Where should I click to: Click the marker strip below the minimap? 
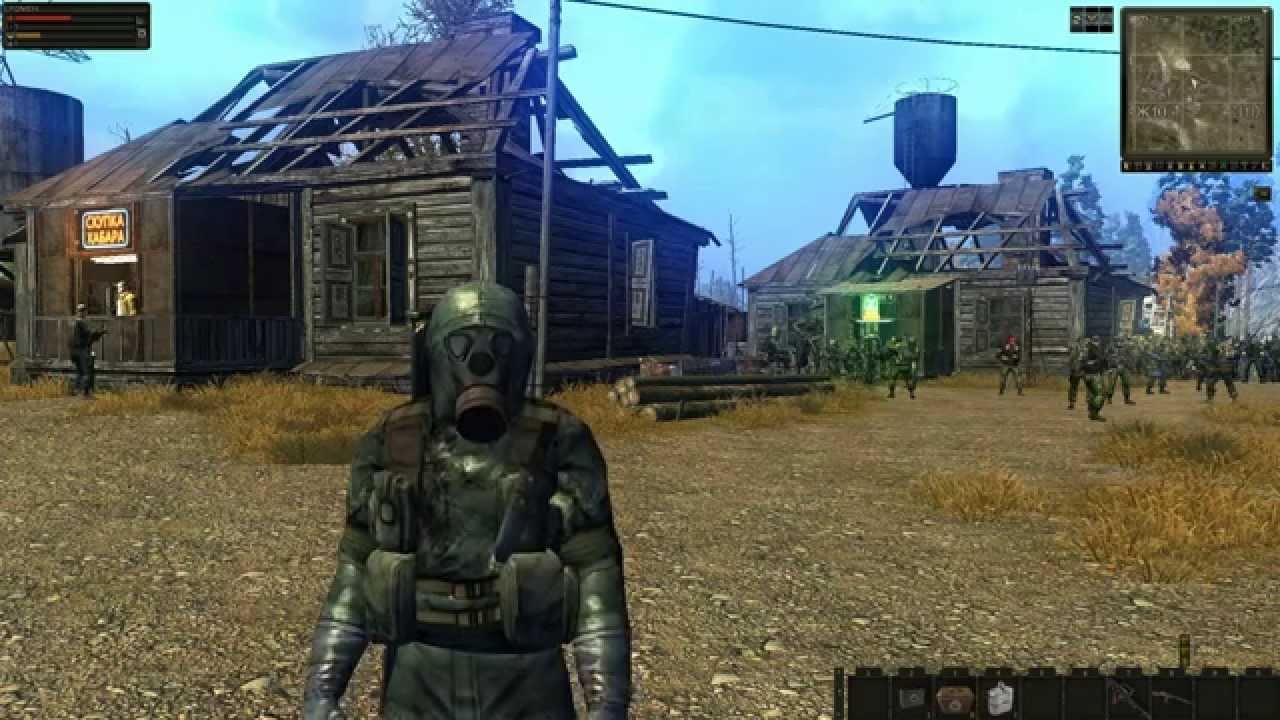click(1195, 166)
